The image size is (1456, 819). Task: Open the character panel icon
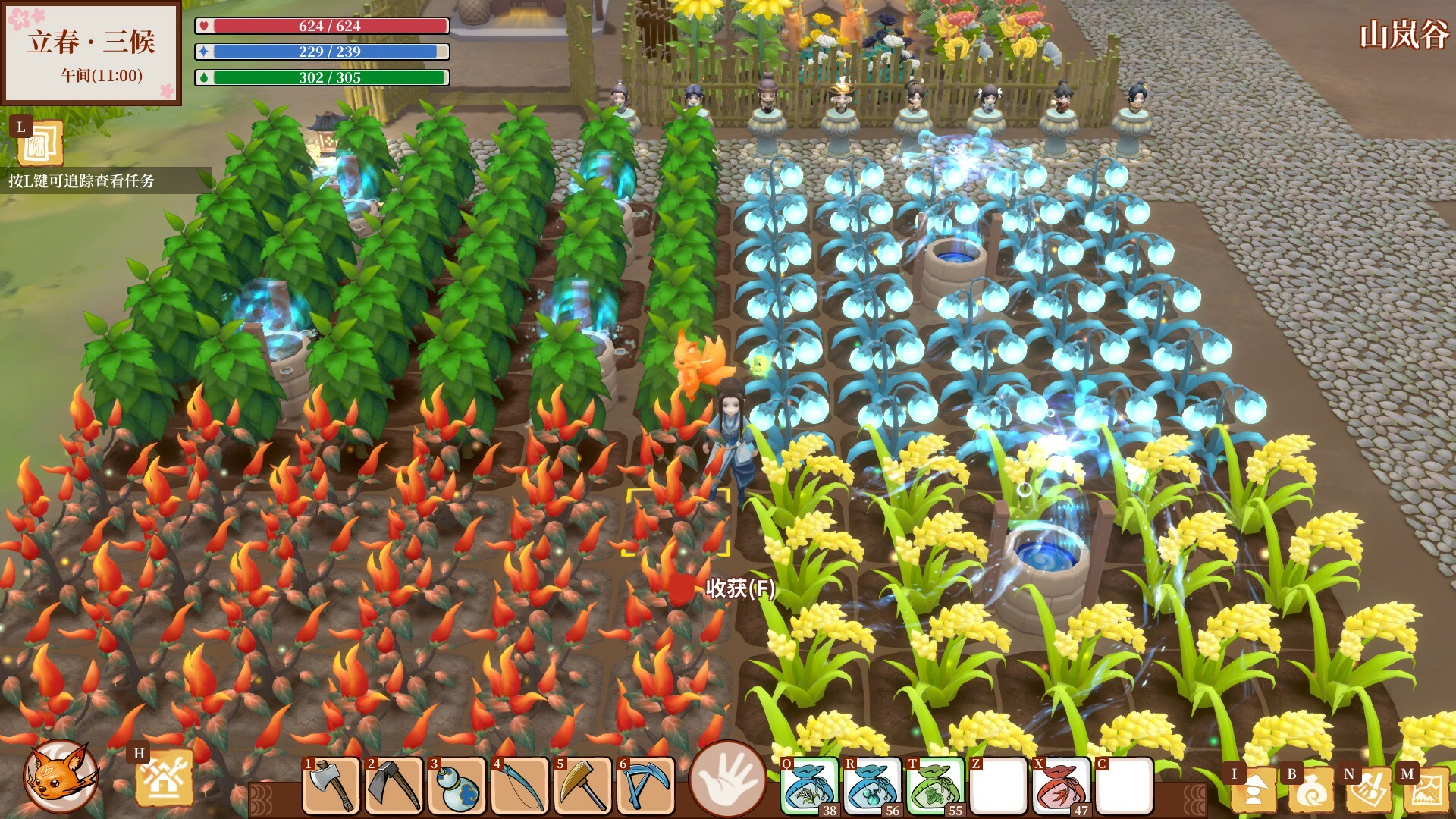[1253, 789]
